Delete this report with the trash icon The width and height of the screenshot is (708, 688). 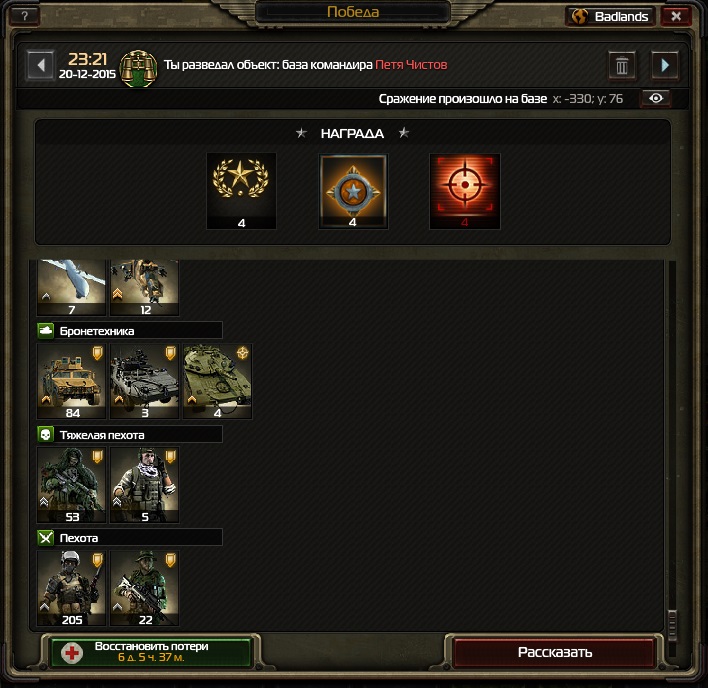click(x=622, y=66)
